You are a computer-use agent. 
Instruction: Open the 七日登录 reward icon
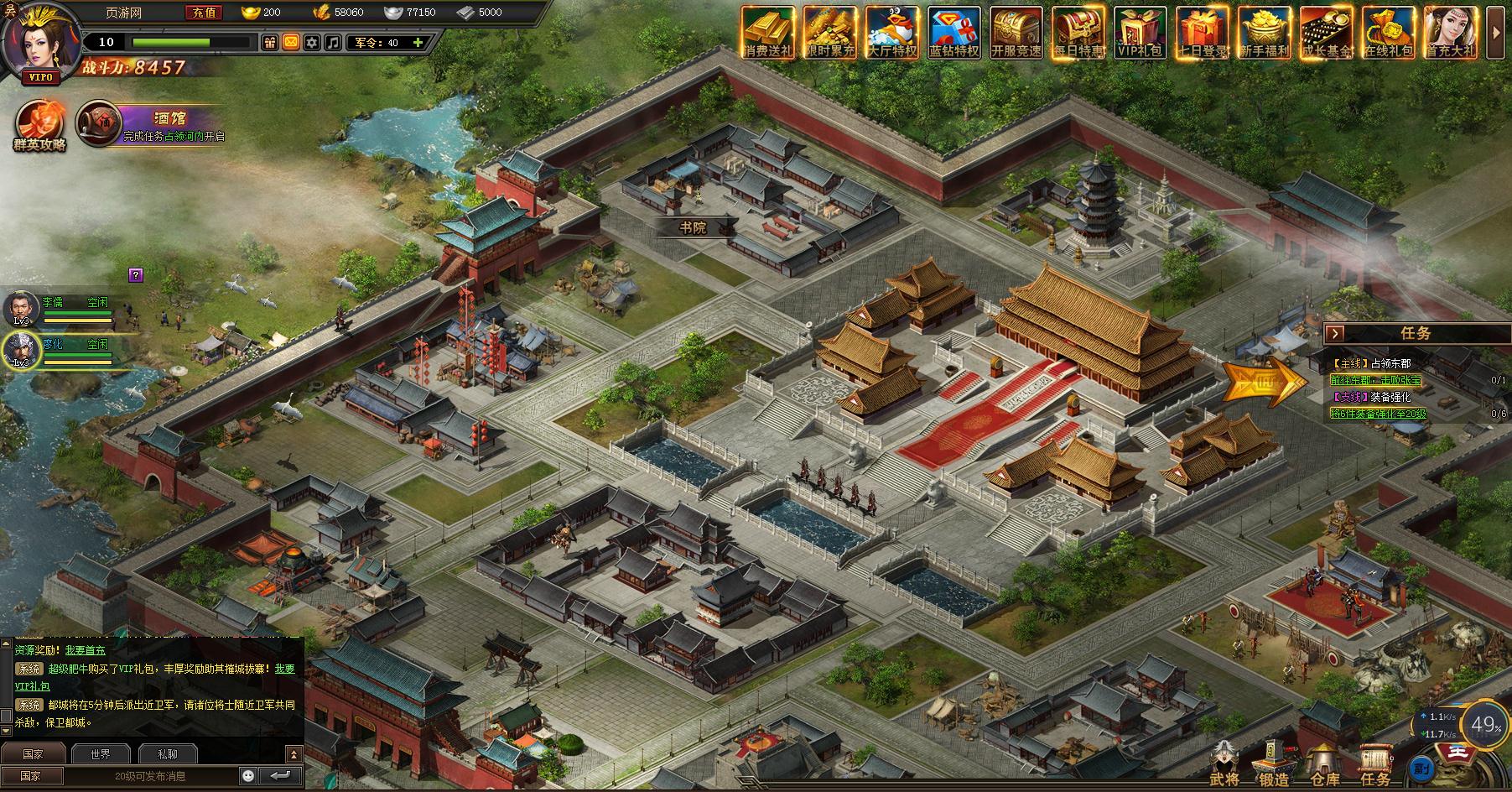(1203, 34)
